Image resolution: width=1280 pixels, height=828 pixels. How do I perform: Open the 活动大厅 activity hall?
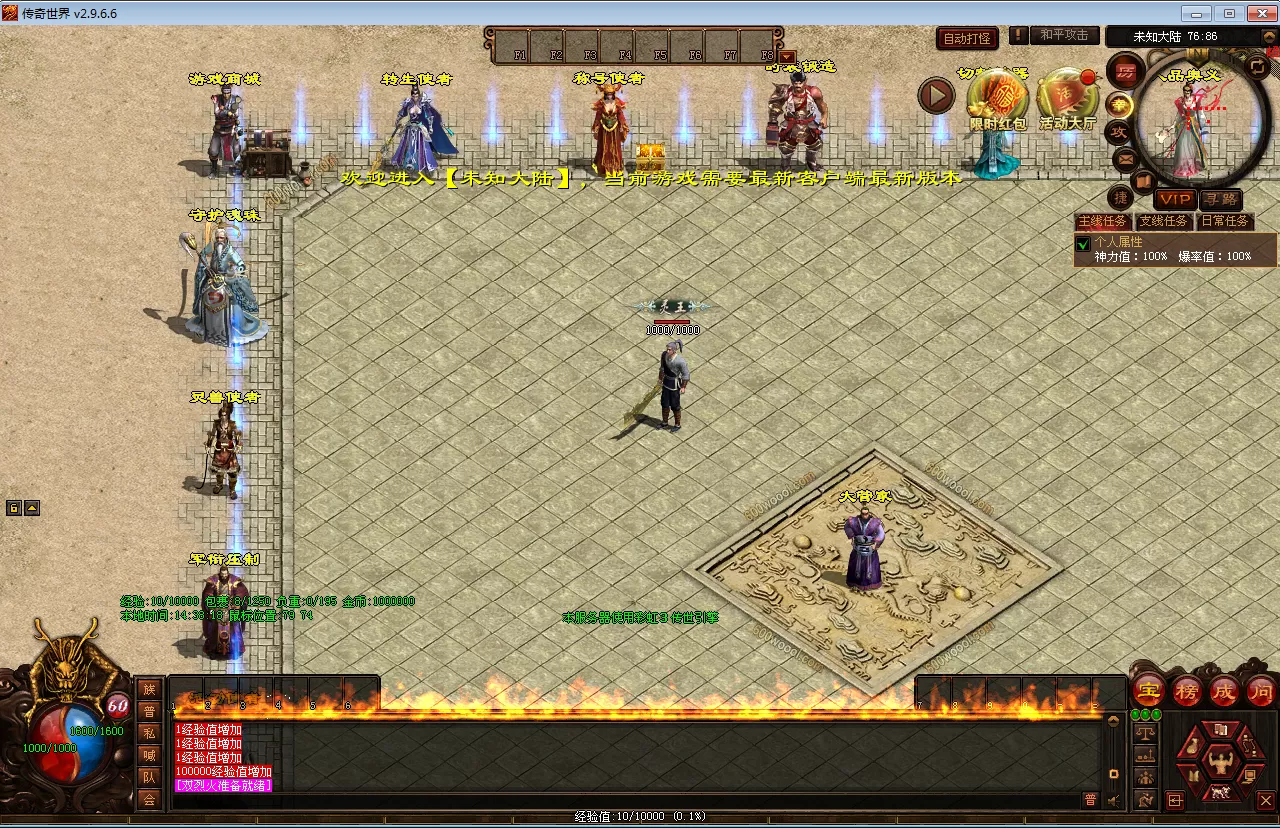(1067, 100)
